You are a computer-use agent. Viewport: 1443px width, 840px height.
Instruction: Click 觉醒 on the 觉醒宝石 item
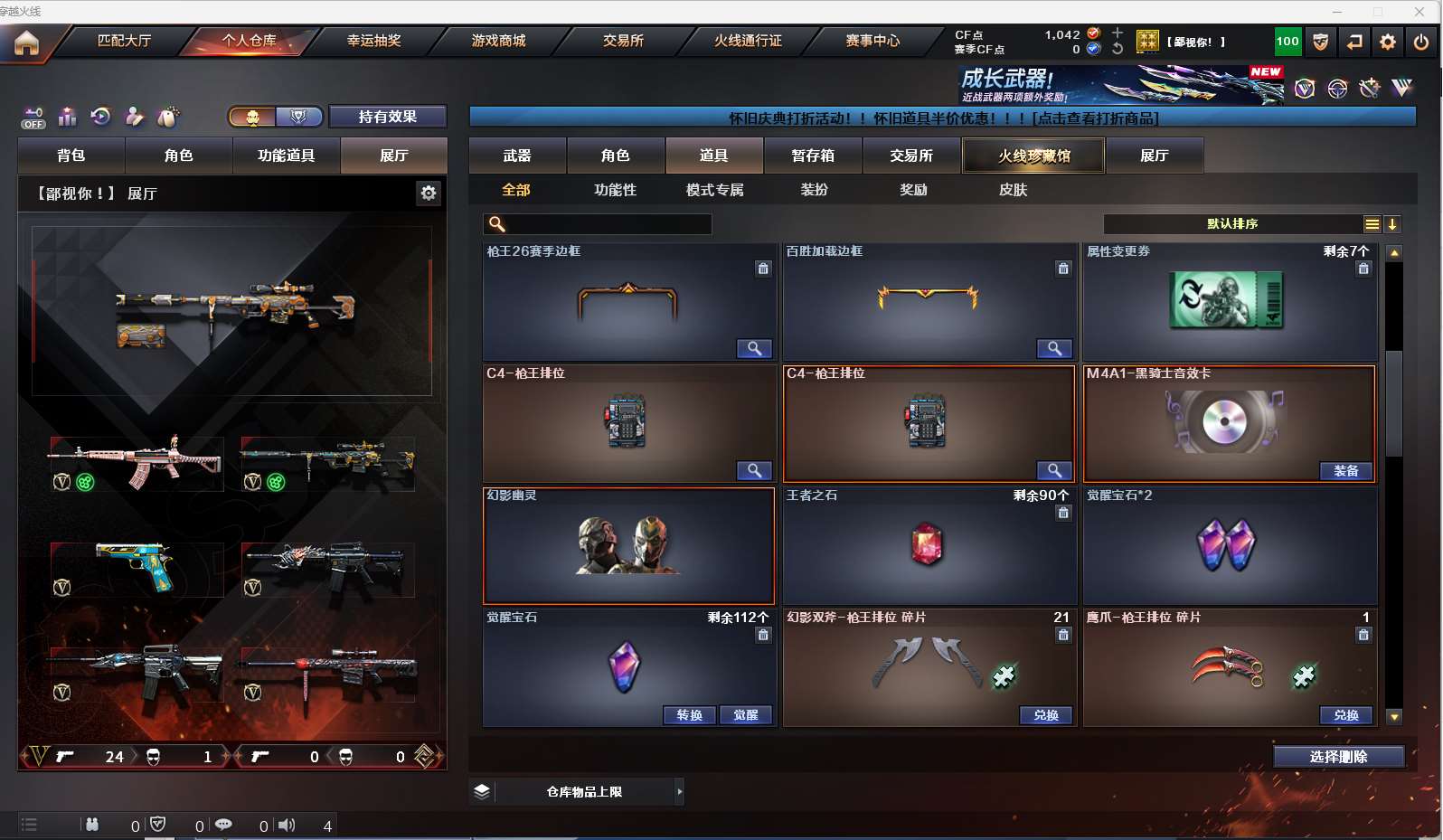pyautogui.click(x=746, y=715)
